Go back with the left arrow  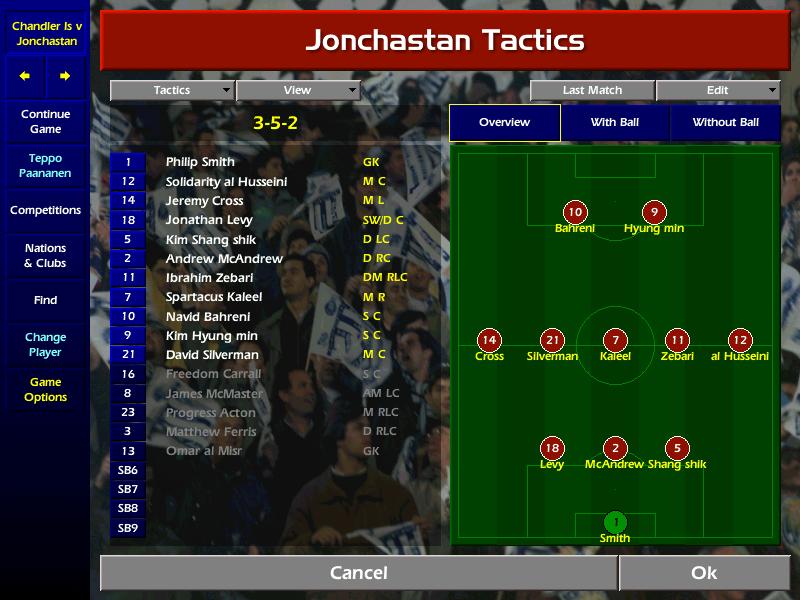25,76
